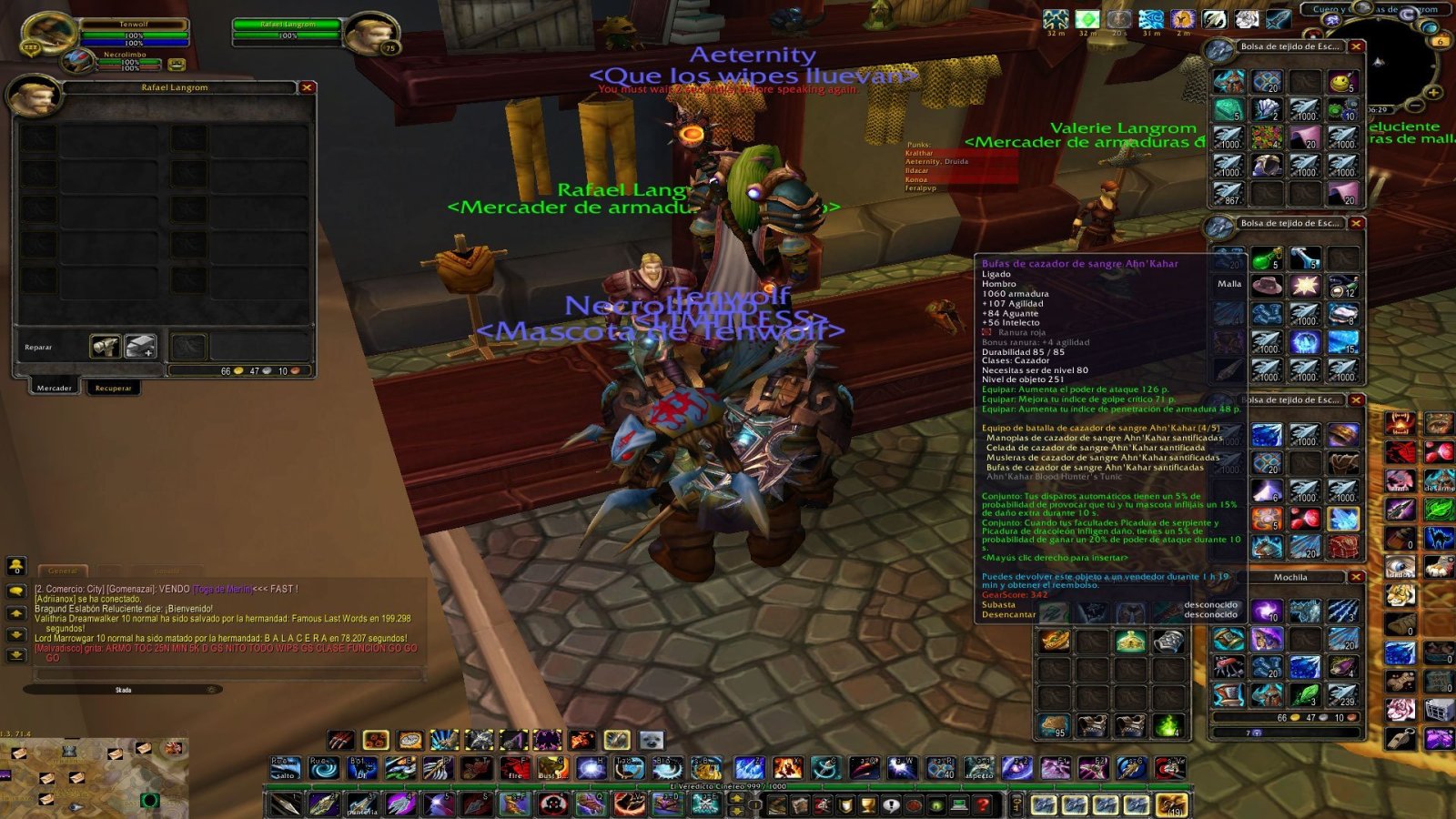Image resolution: width=1456 pixels, height=819 pixels.
Task: Switch action bar page with the yellow up arrow
Action: pos(736,799)
